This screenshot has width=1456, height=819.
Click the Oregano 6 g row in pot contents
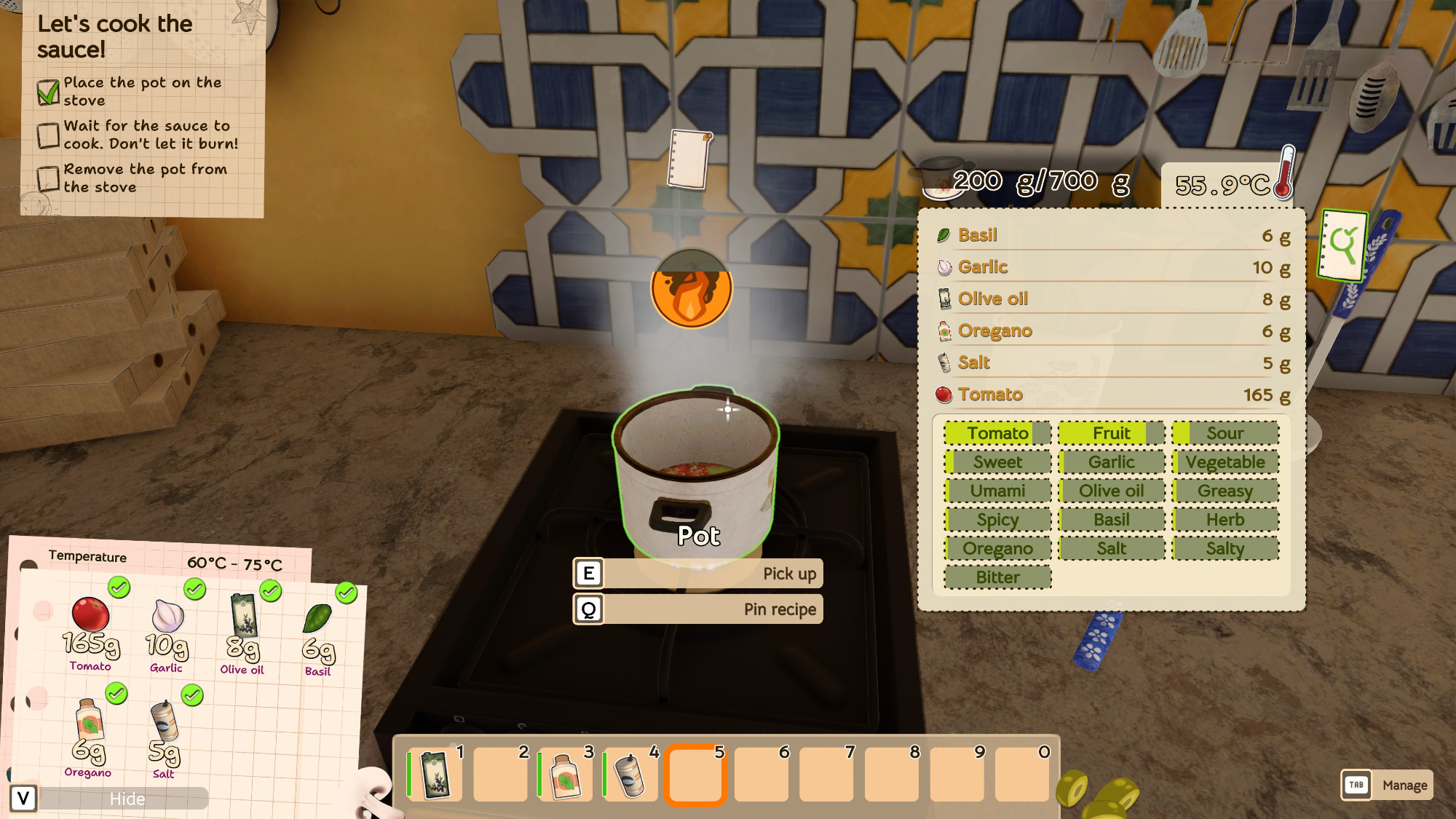(1112, 331)
